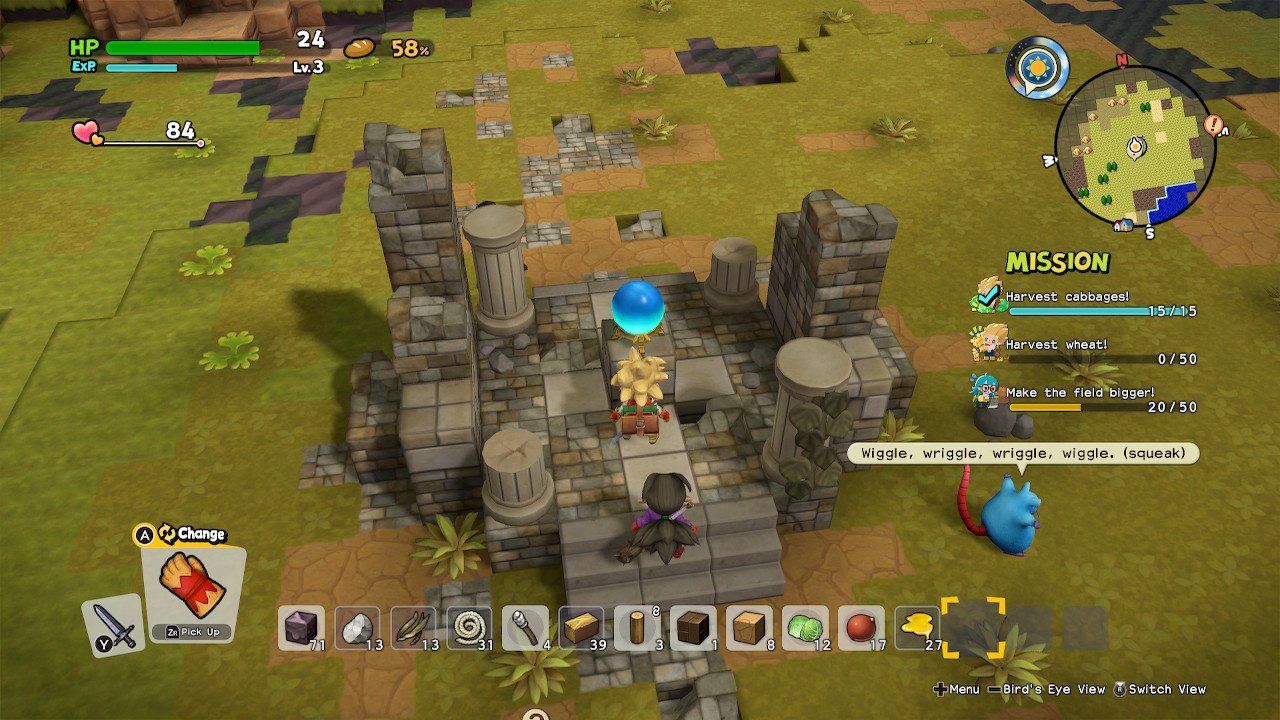
Task: Select the dry grass bundle slot
Action: click(x=413, y=628)
